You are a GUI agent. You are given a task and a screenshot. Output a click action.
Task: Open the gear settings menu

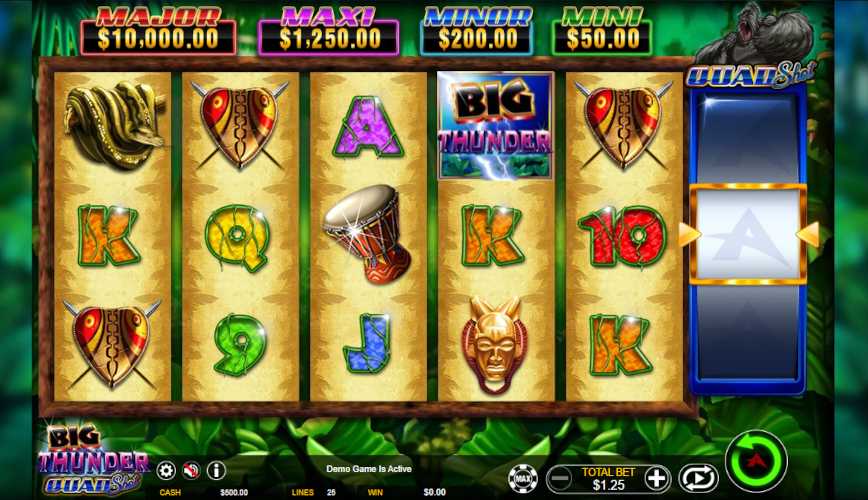(166, 470)
